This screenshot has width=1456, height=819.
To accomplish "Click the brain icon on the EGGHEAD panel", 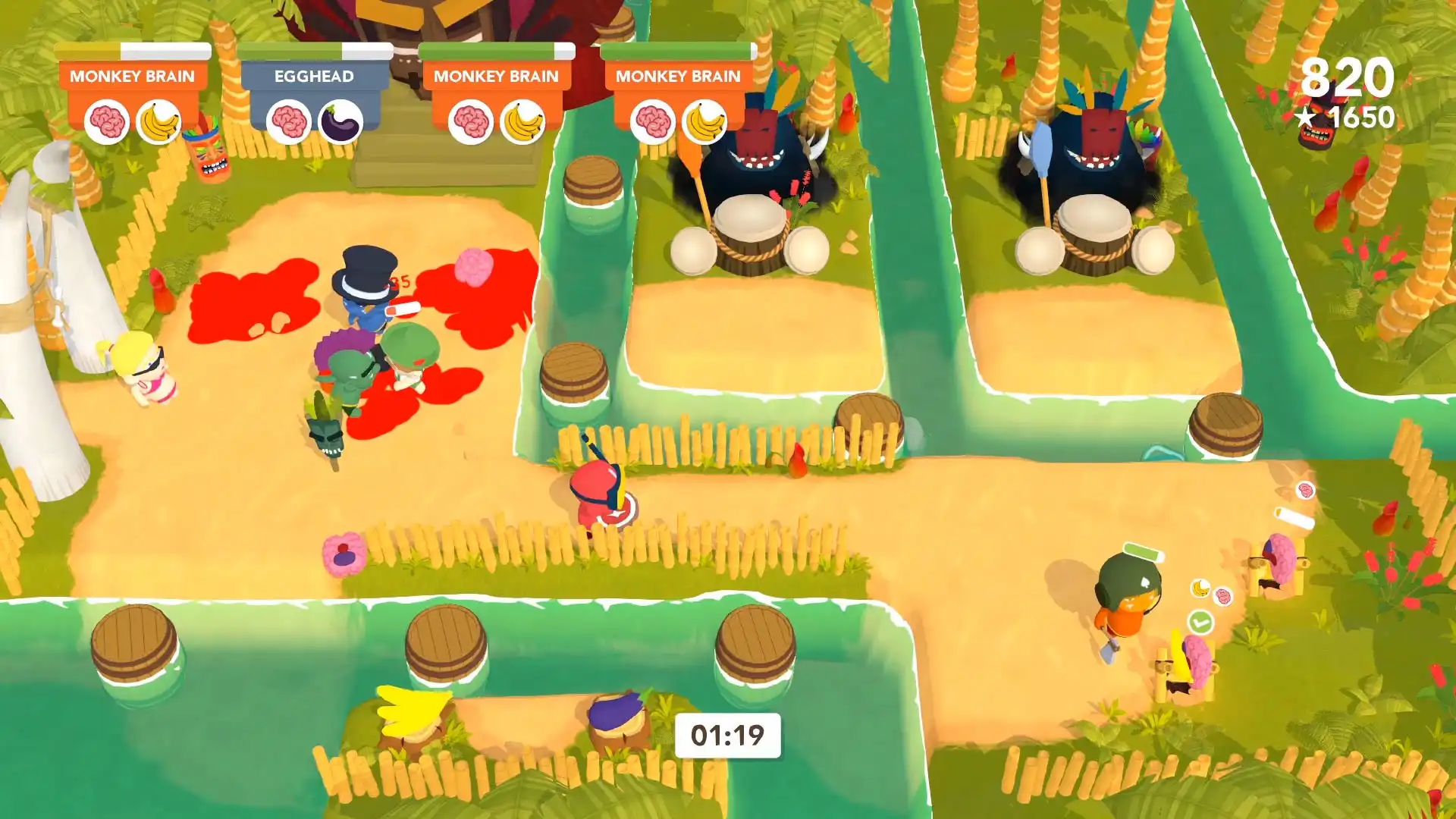I will pyautogui.click(x=288, y=120).
